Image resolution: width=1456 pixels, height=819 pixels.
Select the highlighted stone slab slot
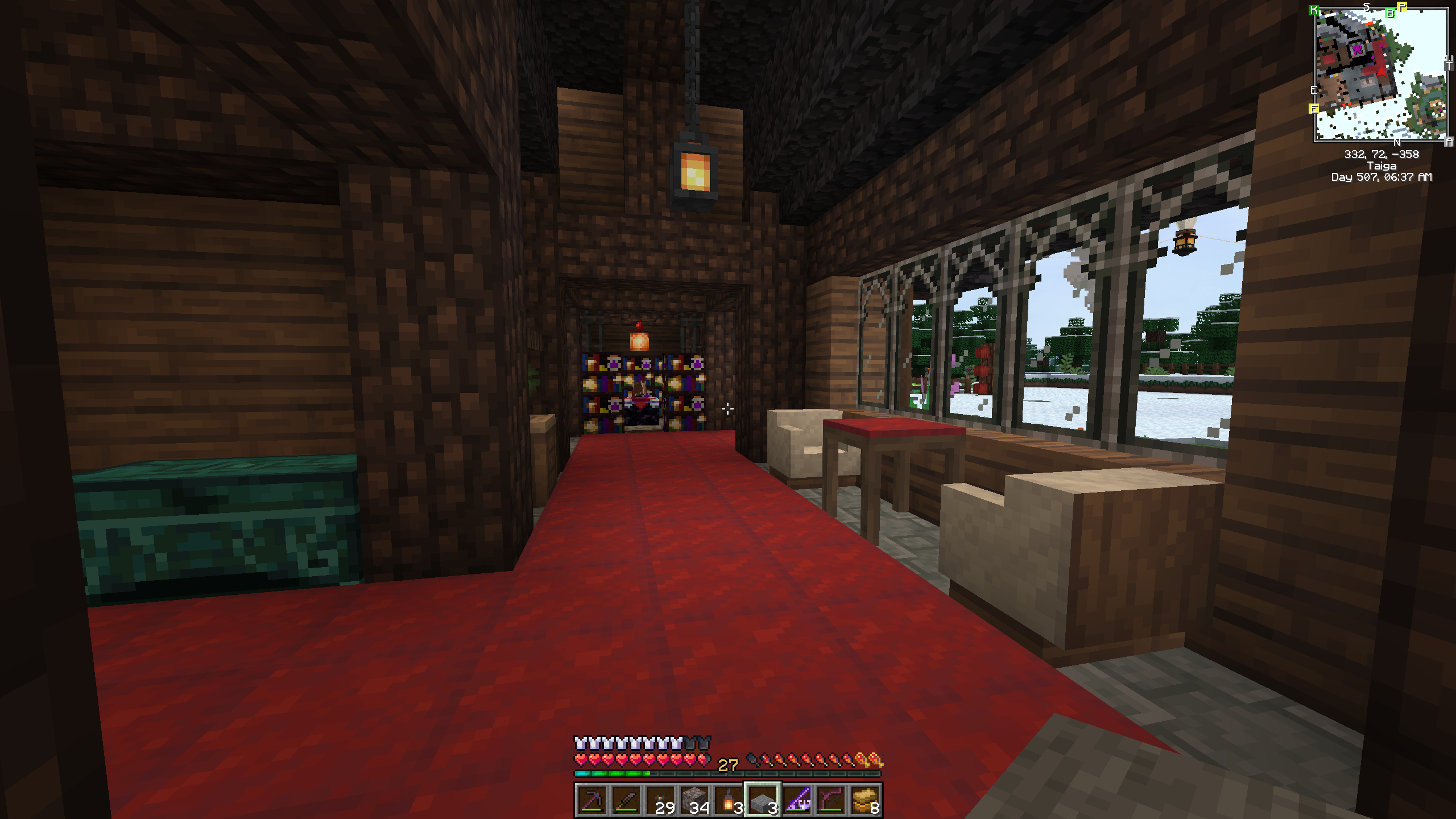click(x=763, y=801)
